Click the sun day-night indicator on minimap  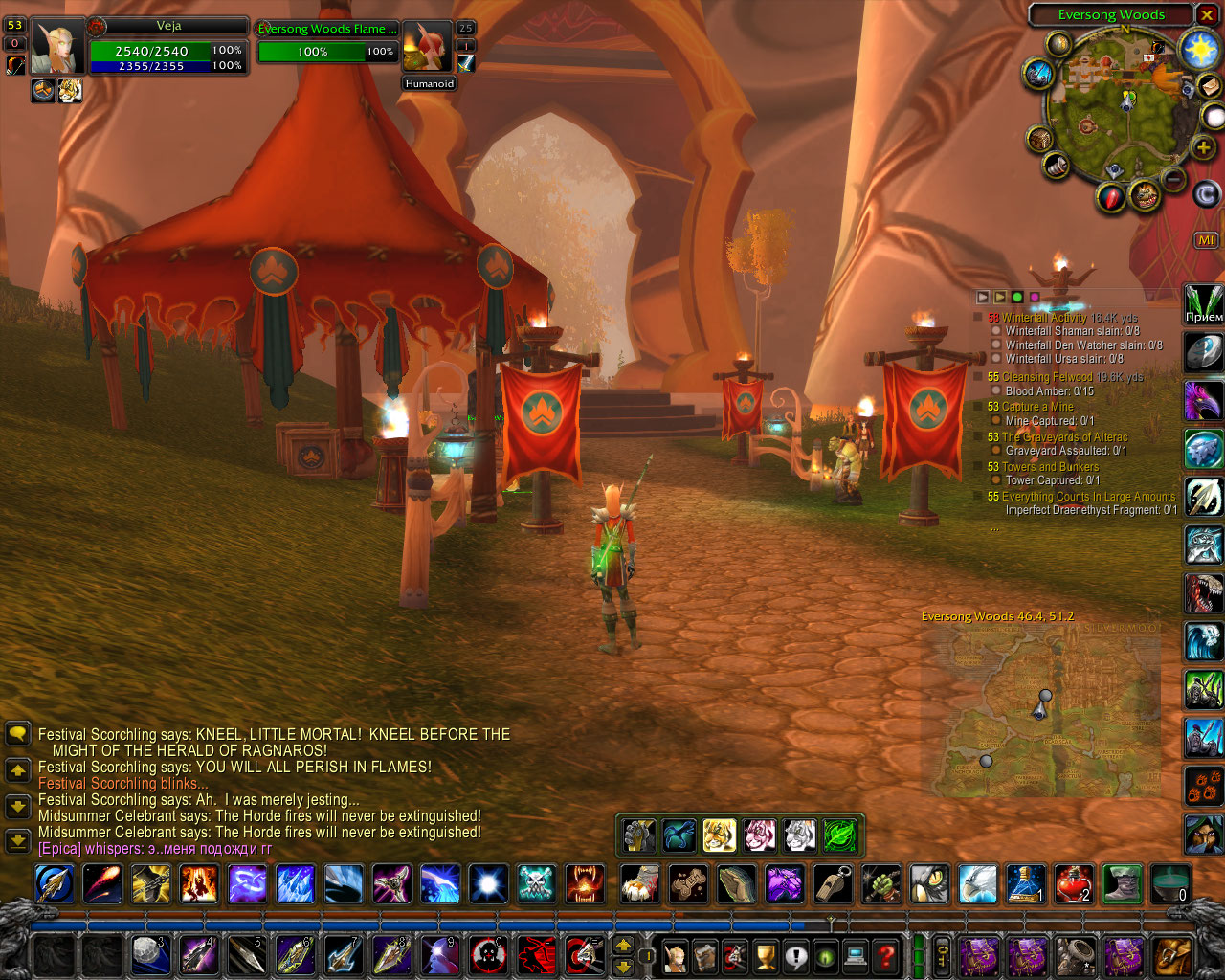click(1199, 50)
